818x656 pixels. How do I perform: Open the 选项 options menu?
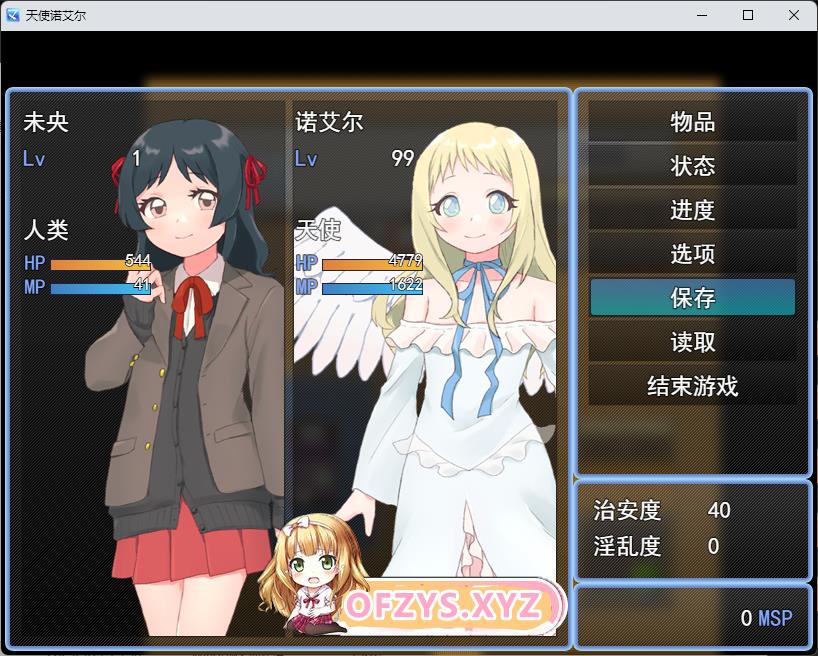[x=692, y=254]
